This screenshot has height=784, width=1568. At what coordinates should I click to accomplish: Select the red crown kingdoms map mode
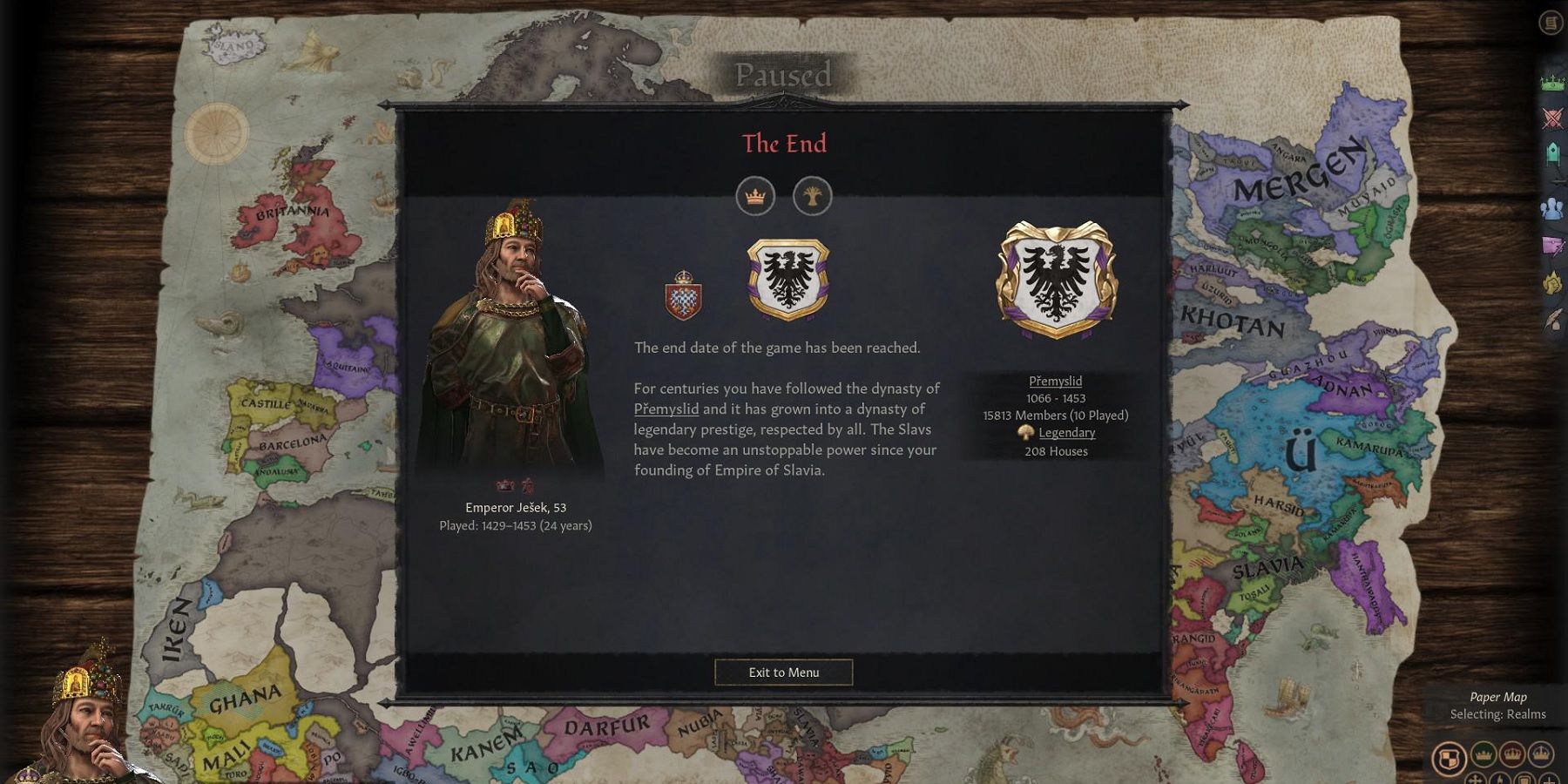click(1513, 755)
